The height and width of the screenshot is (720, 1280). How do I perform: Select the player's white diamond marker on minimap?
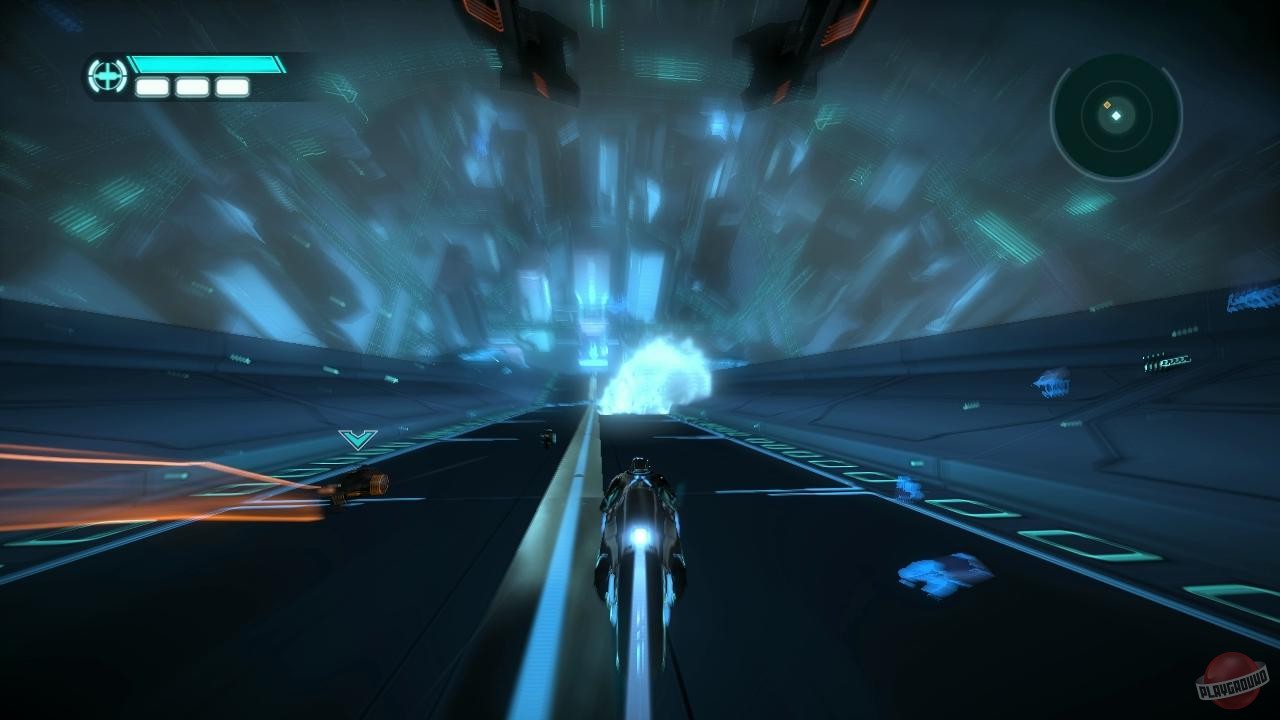tap(1116, 116)
